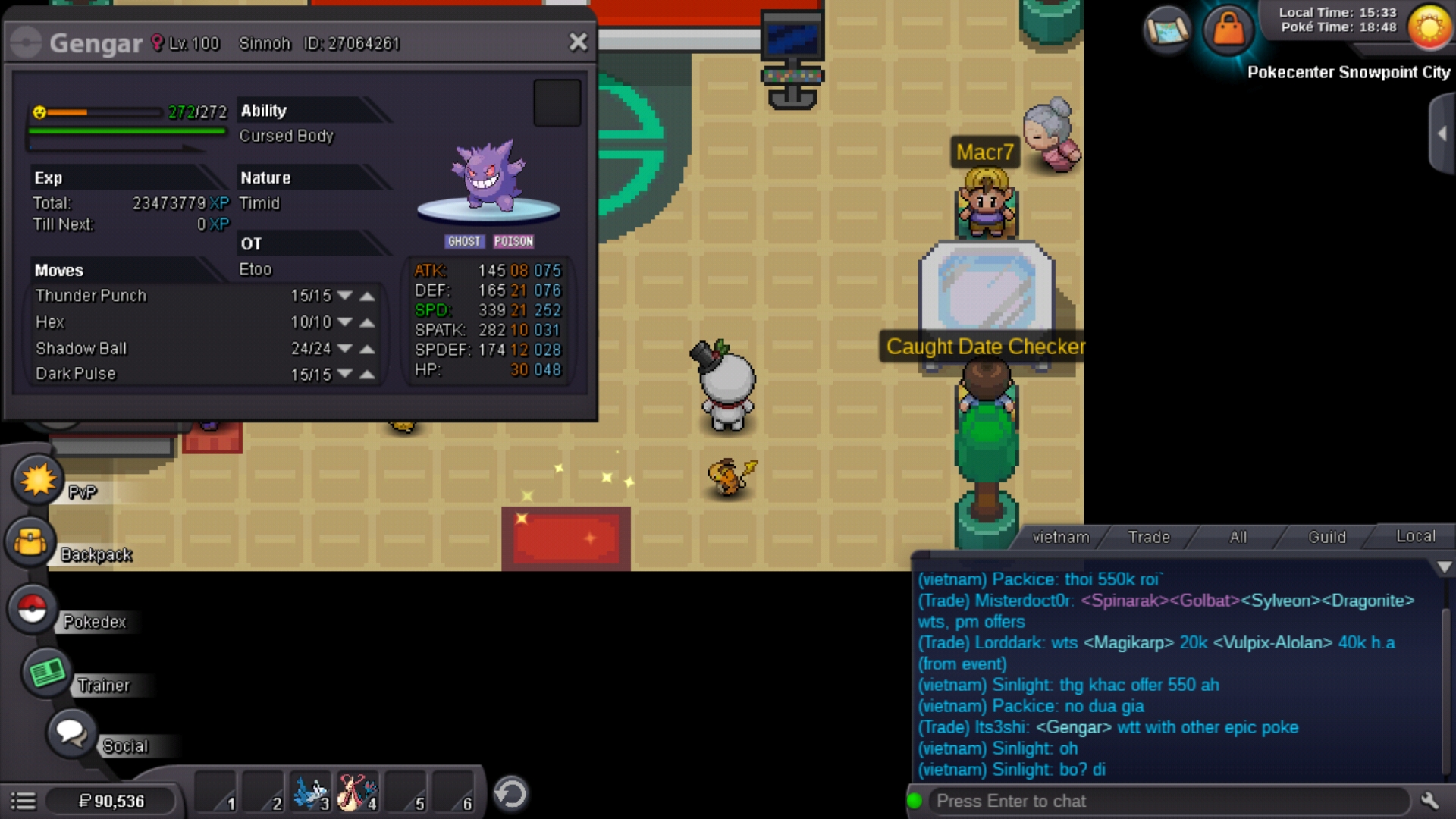Open chat settings wrench icon
Screen dimensions: 1456x819
point(1429,801)
